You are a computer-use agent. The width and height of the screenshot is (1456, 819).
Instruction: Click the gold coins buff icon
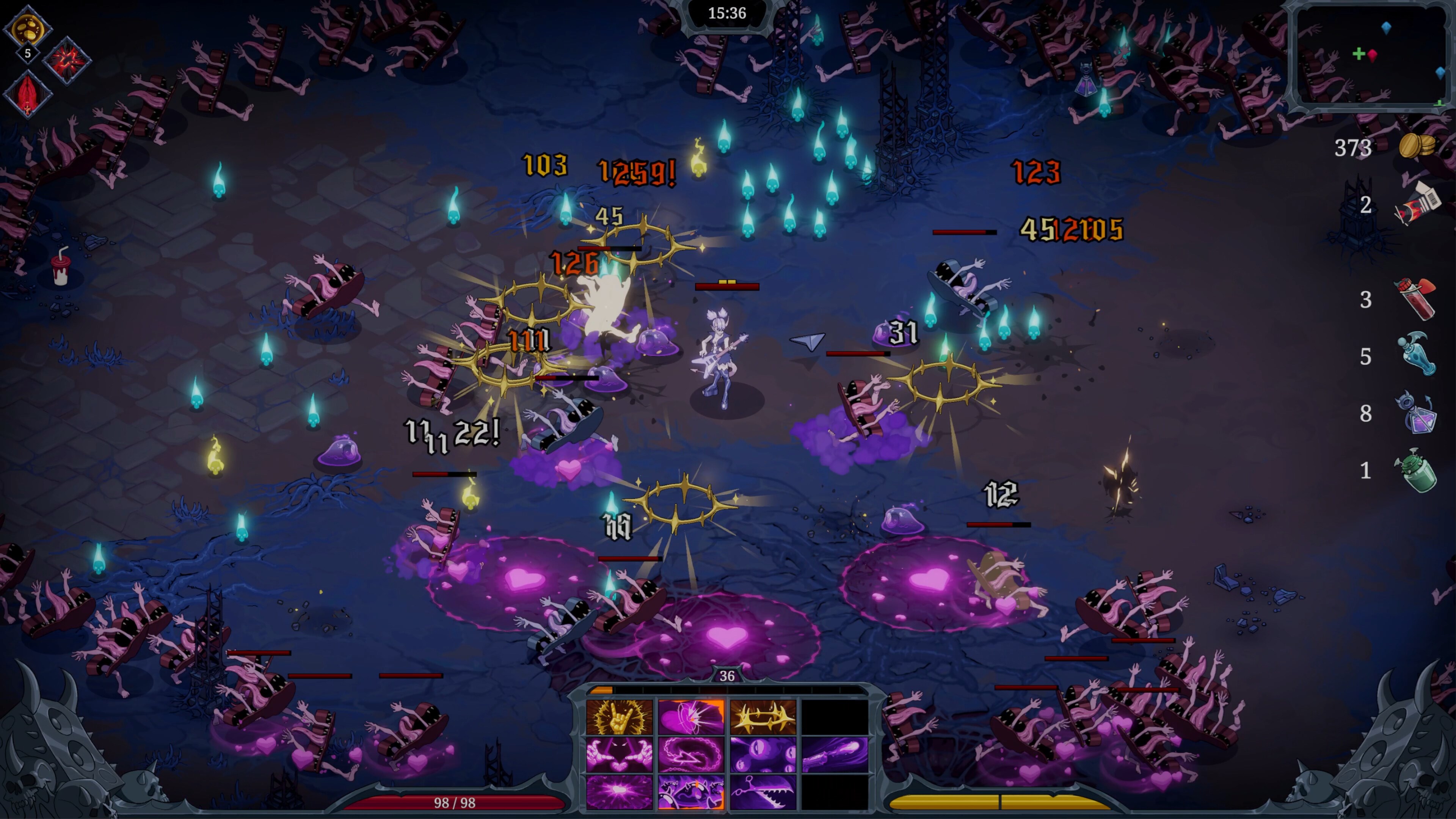(x=27, y=28)
